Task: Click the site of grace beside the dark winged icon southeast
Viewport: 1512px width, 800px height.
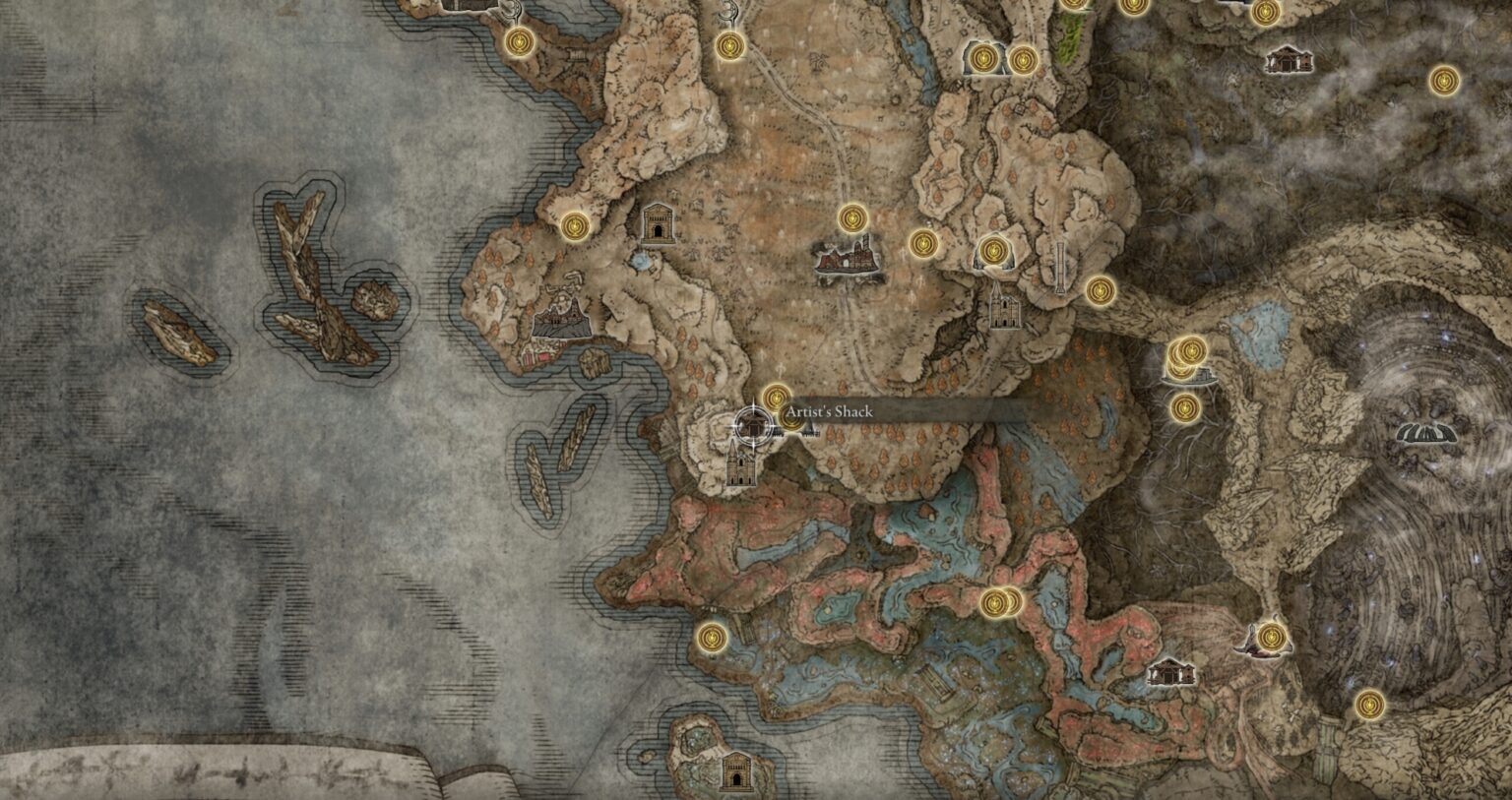Action: click(1270, 638)
